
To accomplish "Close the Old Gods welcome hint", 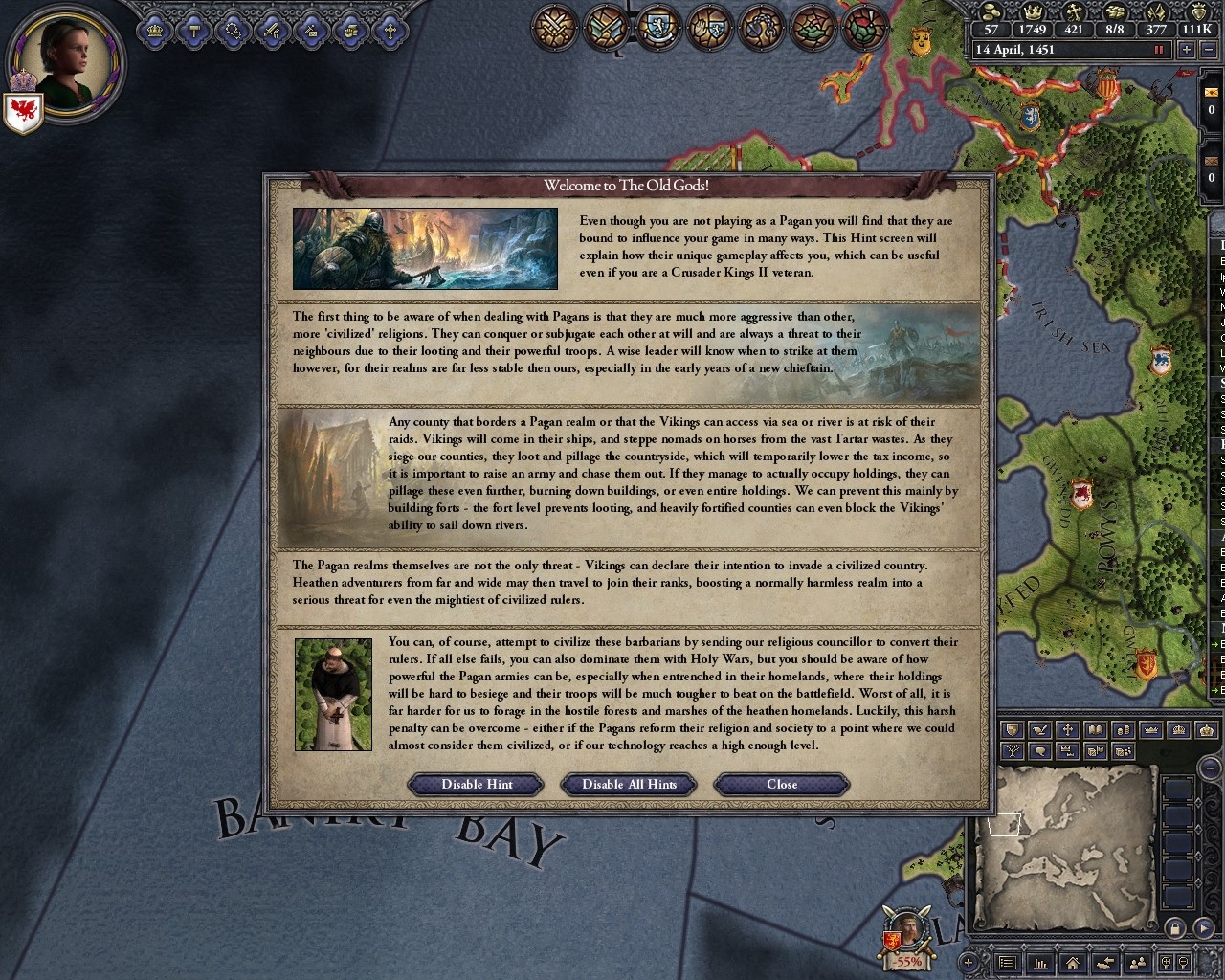I will (x=781, y=784).
